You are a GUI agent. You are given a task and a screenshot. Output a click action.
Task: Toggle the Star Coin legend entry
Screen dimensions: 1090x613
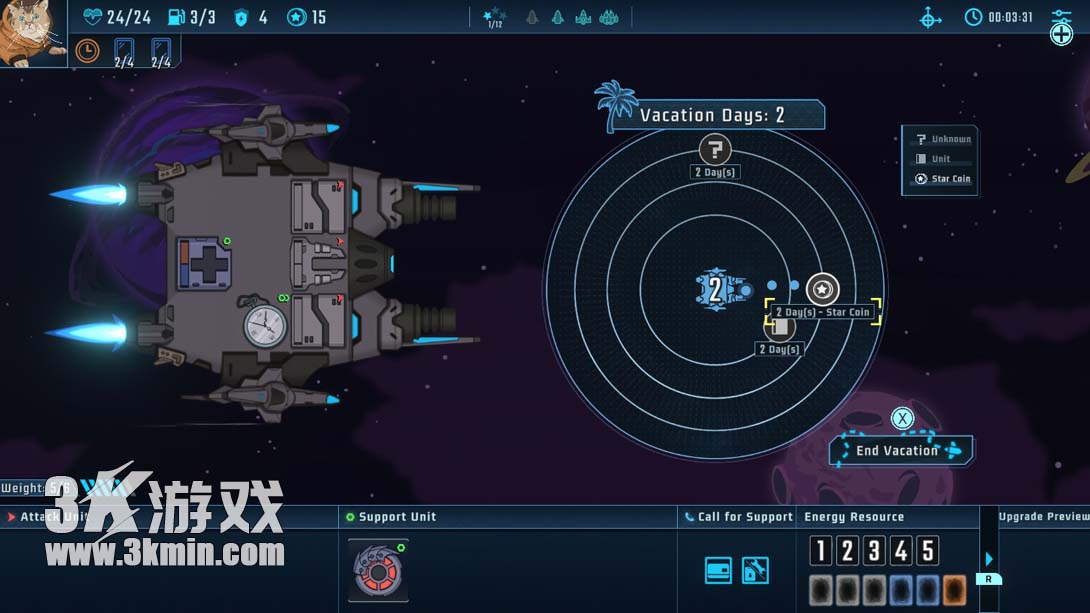[x=943, y=179]
